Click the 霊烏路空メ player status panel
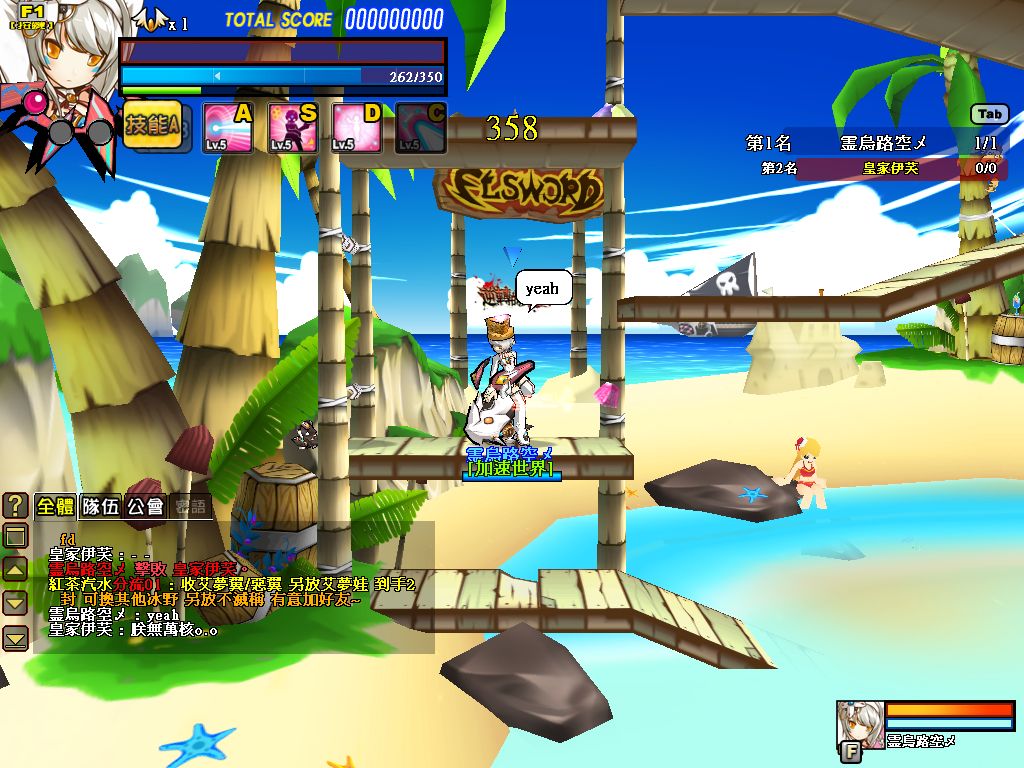 point(925,725)
